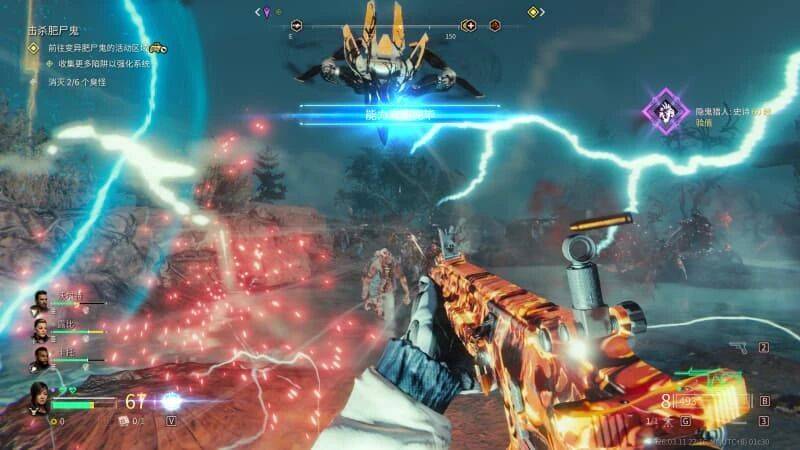Click the female teammate's portrait, second in squad list
The height and width of the screenshot is (450, 800).
(41, 329)
